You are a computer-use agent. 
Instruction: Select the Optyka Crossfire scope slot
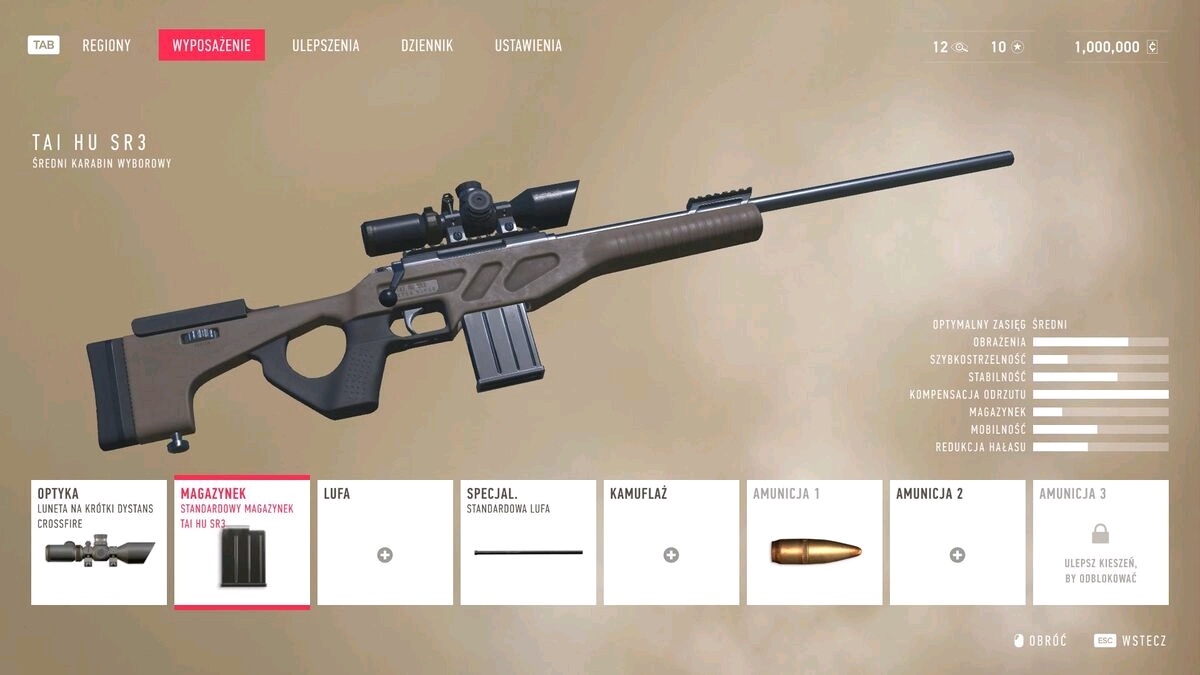(99, 542)
